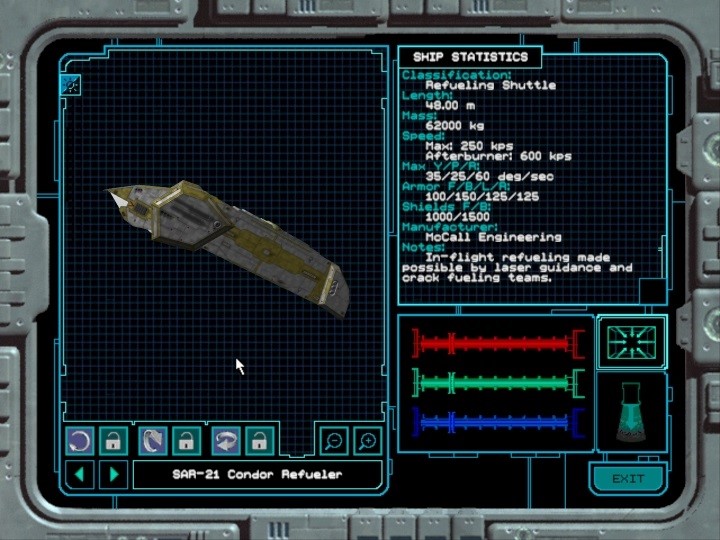Adjust the blue color slider
This screenshot has width=720, height=540.
[x=497, y=422]
